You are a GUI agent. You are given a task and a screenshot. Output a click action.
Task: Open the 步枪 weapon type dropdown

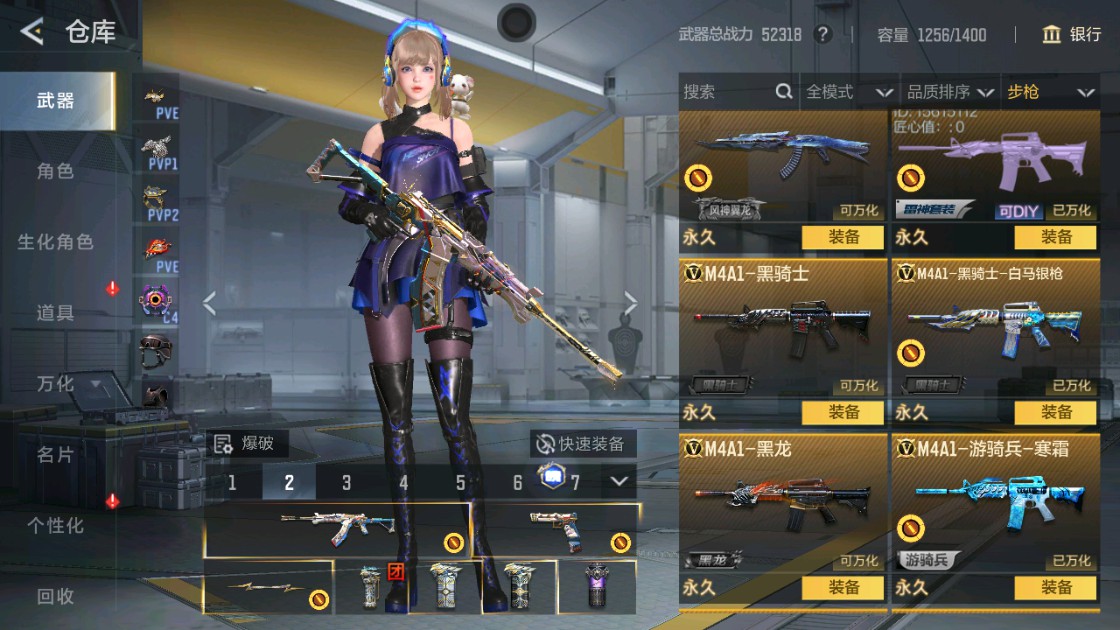click(x=1050, y=92)
